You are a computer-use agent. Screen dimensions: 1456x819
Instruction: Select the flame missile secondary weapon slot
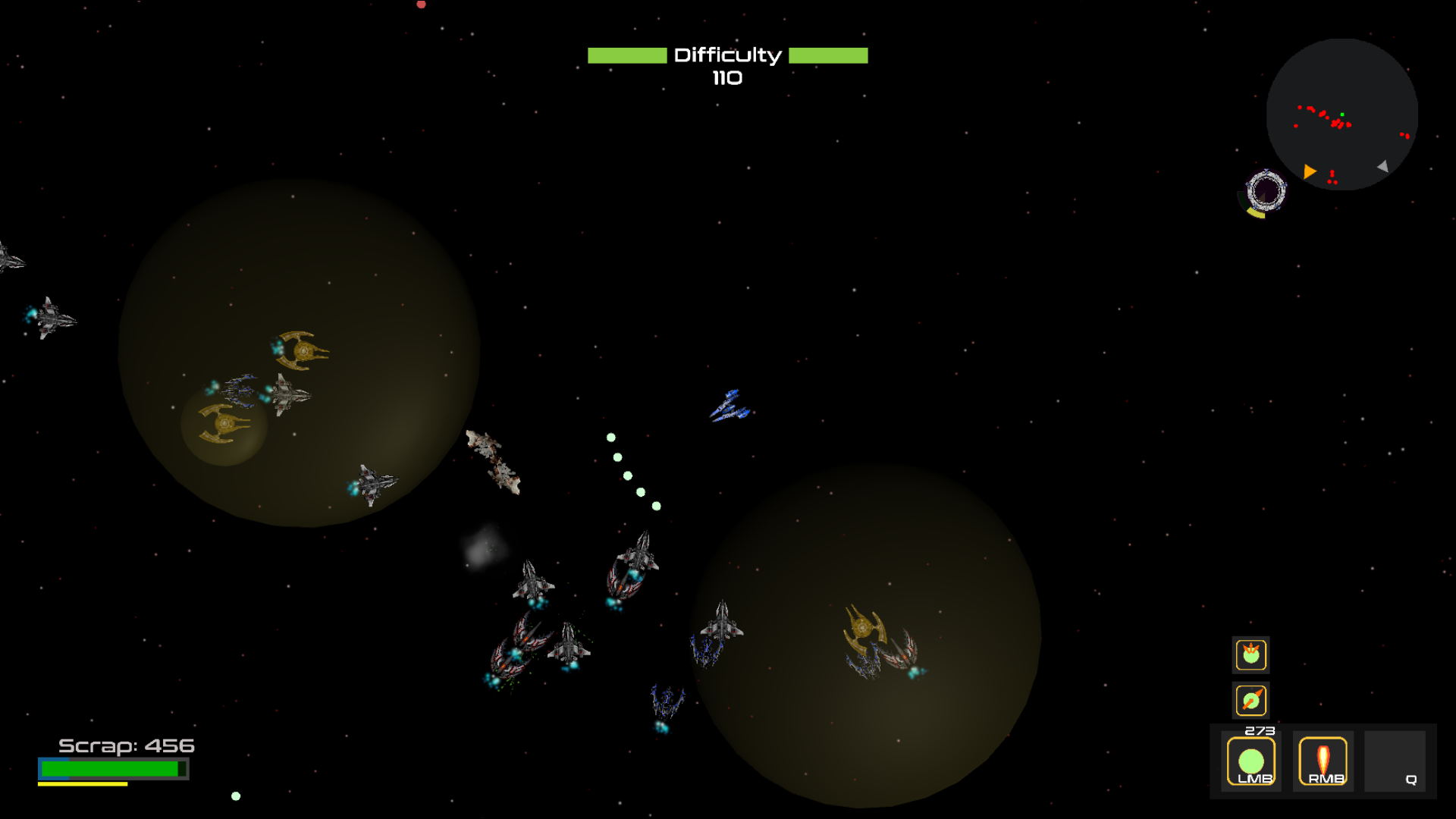tap(1323, 761)
